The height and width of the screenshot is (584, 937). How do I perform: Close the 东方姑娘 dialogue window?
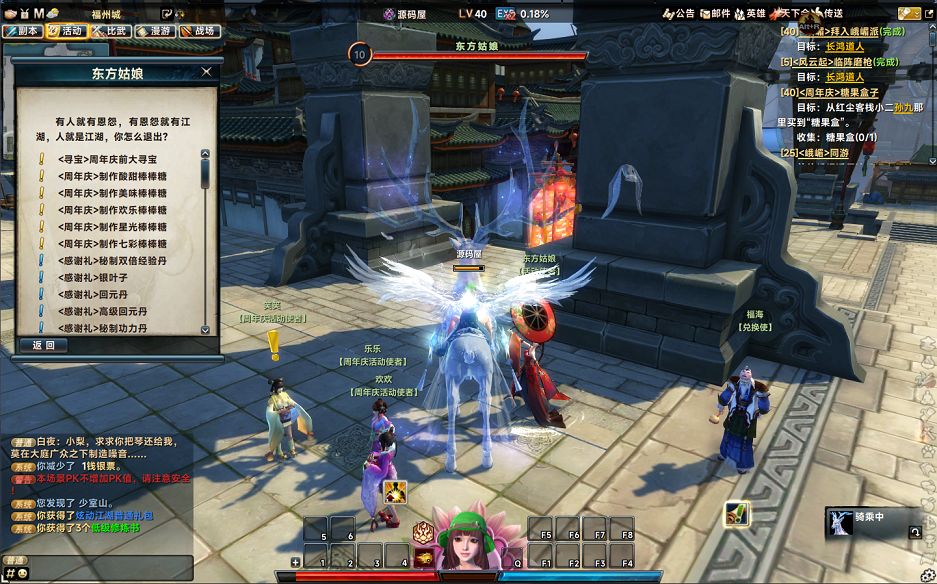coord(206,72)
